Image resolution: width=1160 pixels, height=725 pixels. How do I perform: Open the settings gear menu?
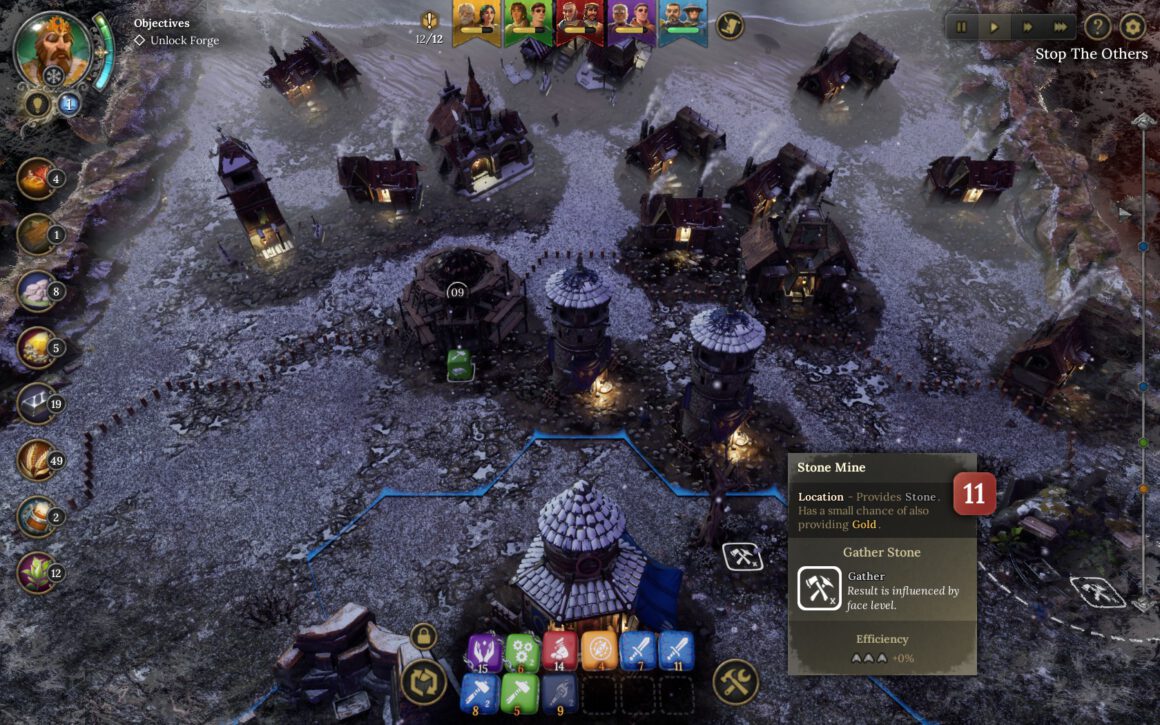click(x=1132, y=27)
